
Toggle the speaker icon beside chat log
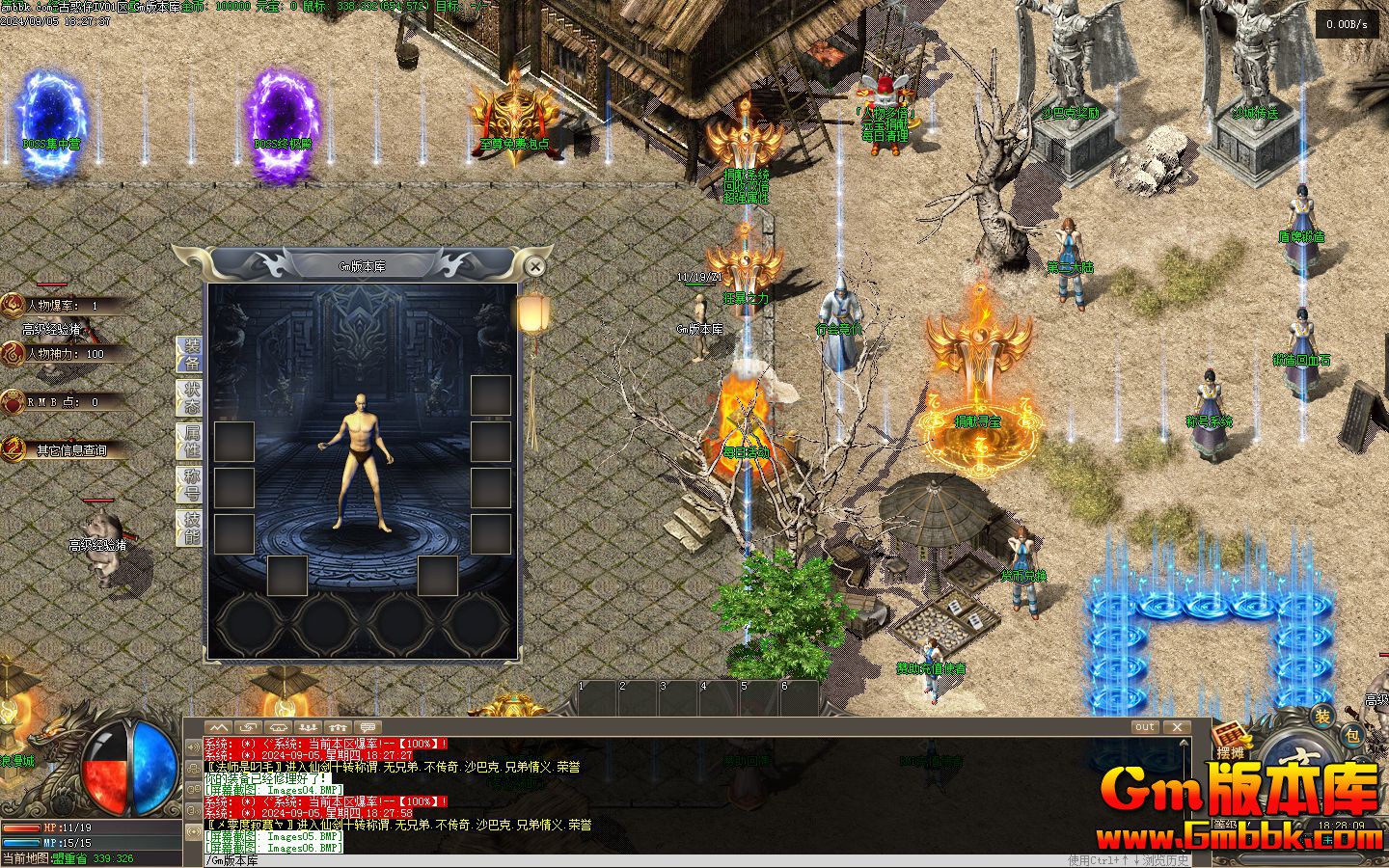pos(194,747)
